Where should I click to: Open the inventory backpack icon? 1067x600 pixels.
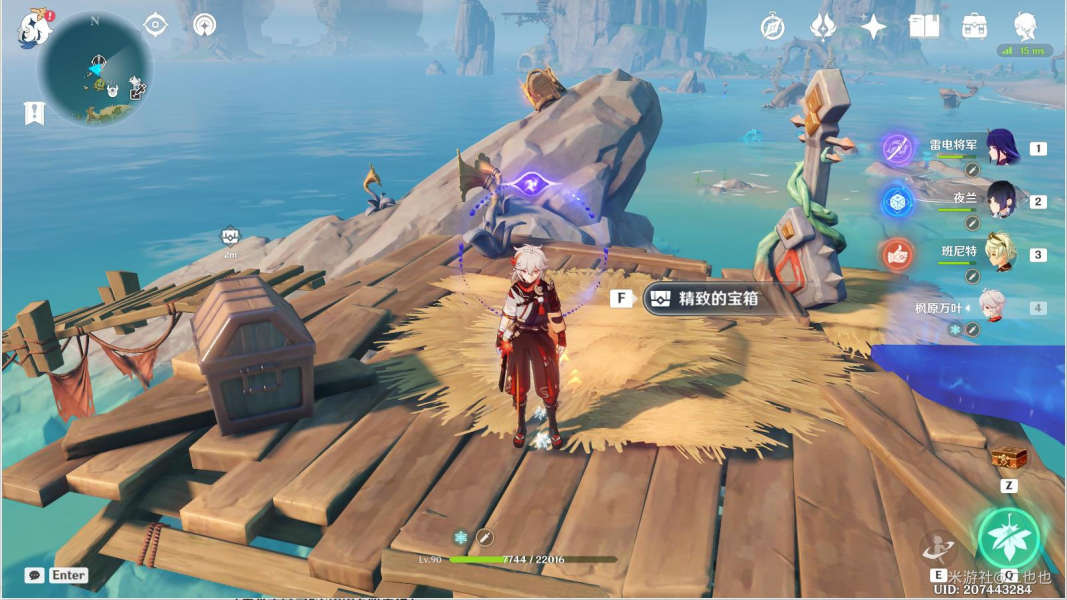point(975,27)
